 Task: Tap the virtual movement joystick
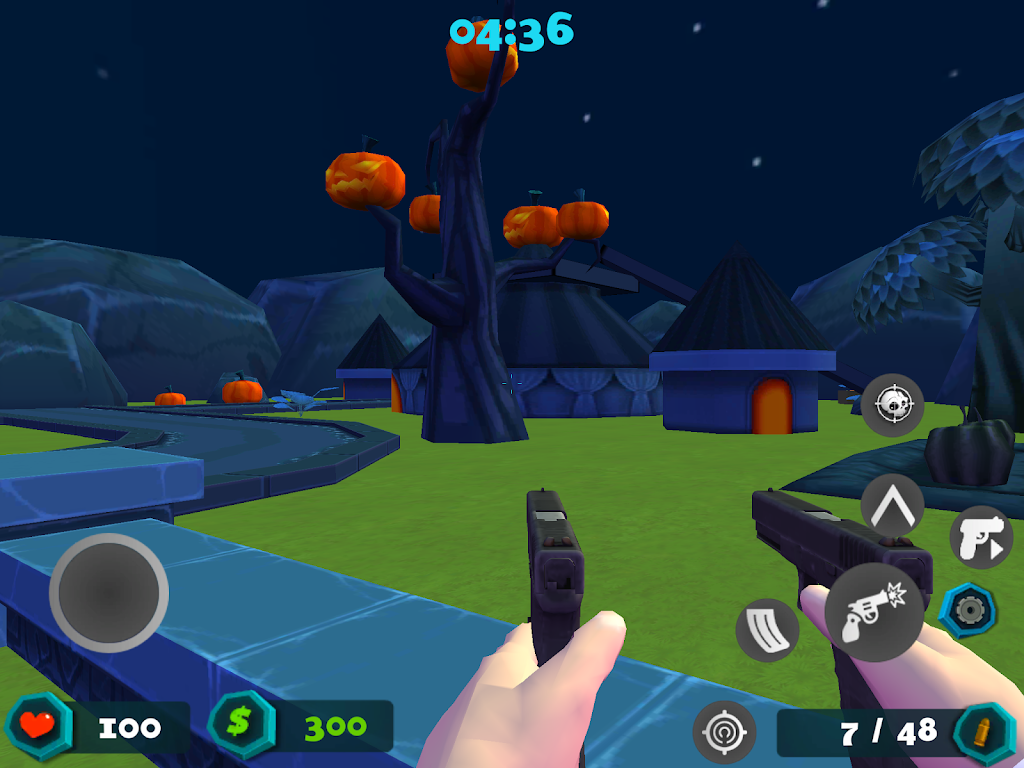point(109,593)
